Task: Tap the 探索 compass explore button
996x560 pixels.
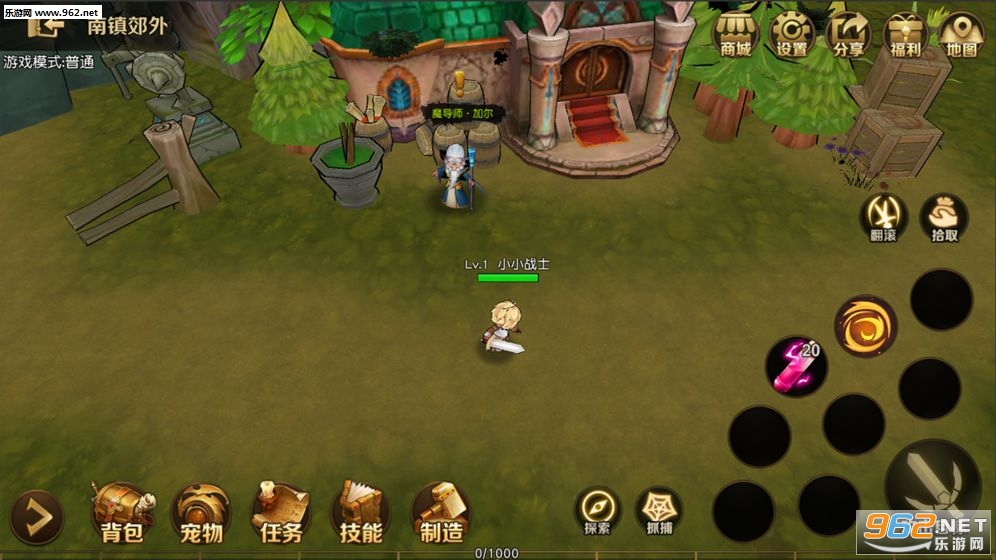Action: click(598, 511)
